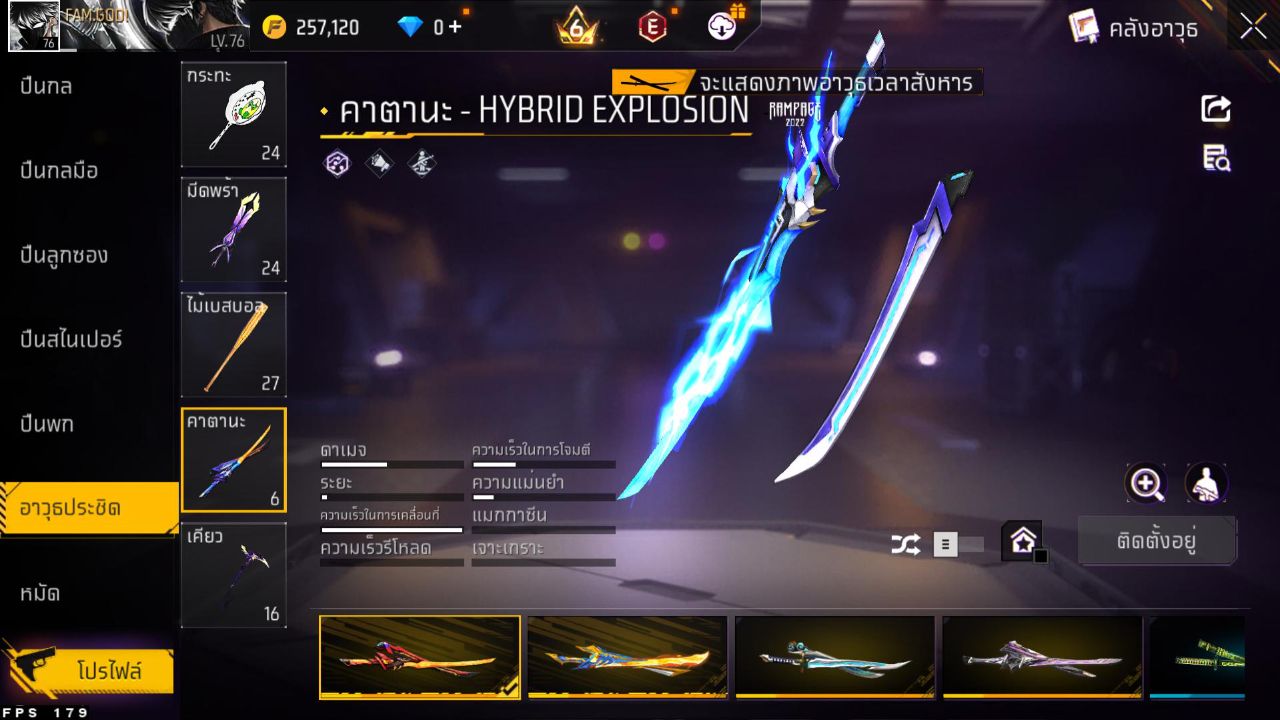Screen dimensions: 1280x720
Task: Select the กระทะ pan weapon tile
Action: pos(233,114)
